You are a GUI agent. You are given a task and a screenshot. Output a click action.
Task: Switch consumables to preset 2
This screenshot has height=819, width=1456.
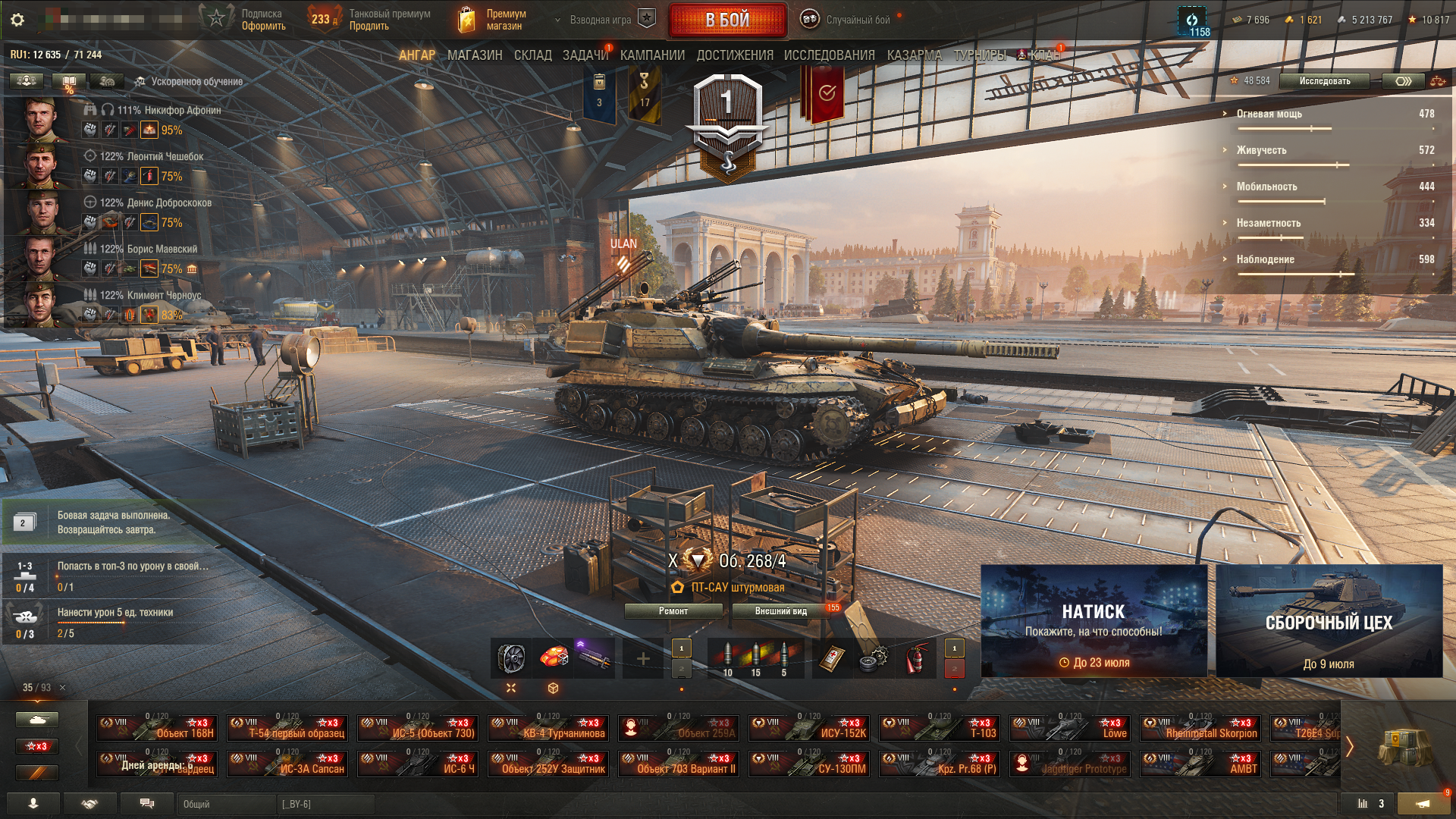(953, 670)
